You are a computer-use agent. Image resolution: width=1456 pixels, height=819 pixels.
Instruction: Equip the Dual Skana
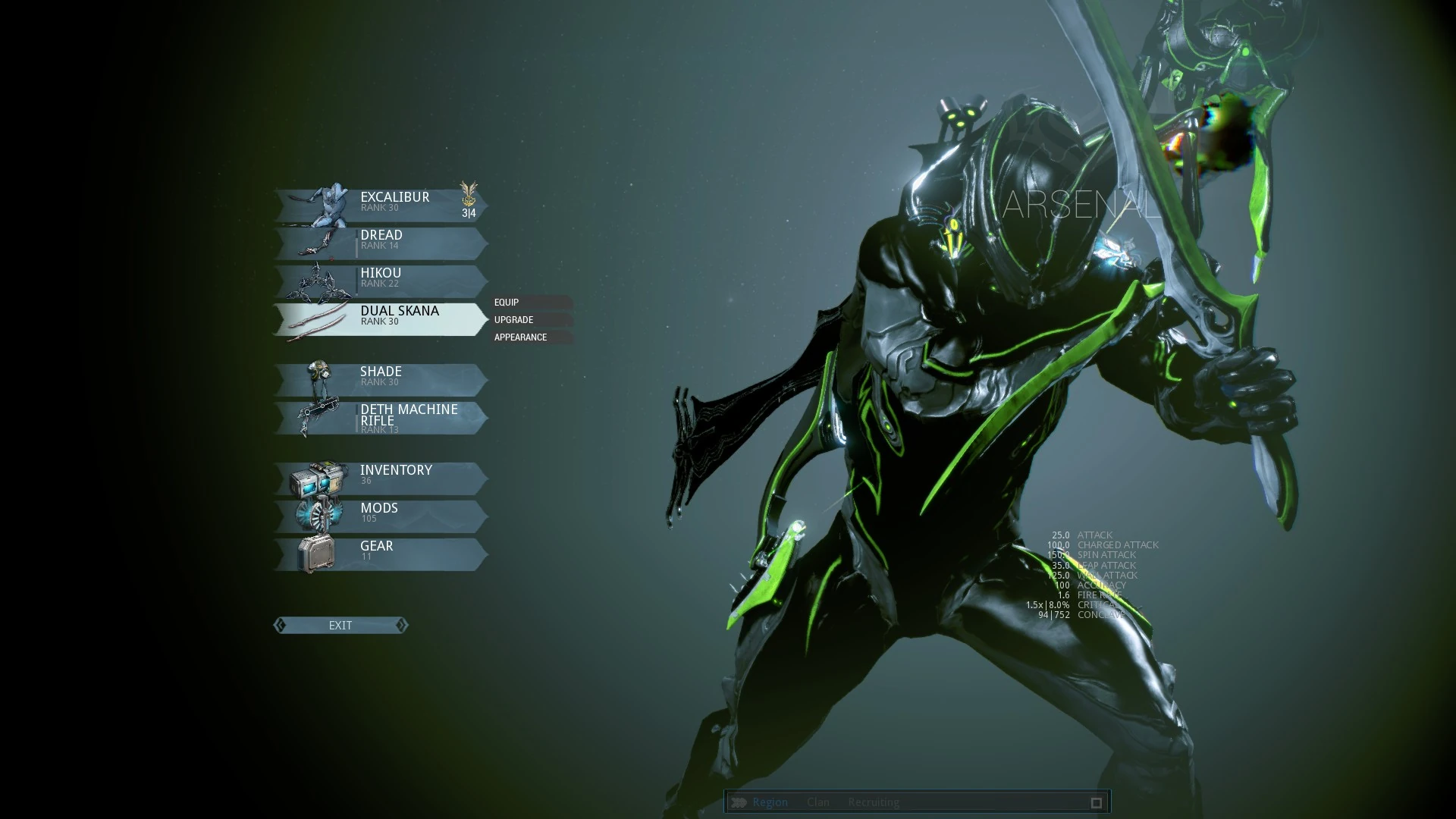(x=531, y=302)
